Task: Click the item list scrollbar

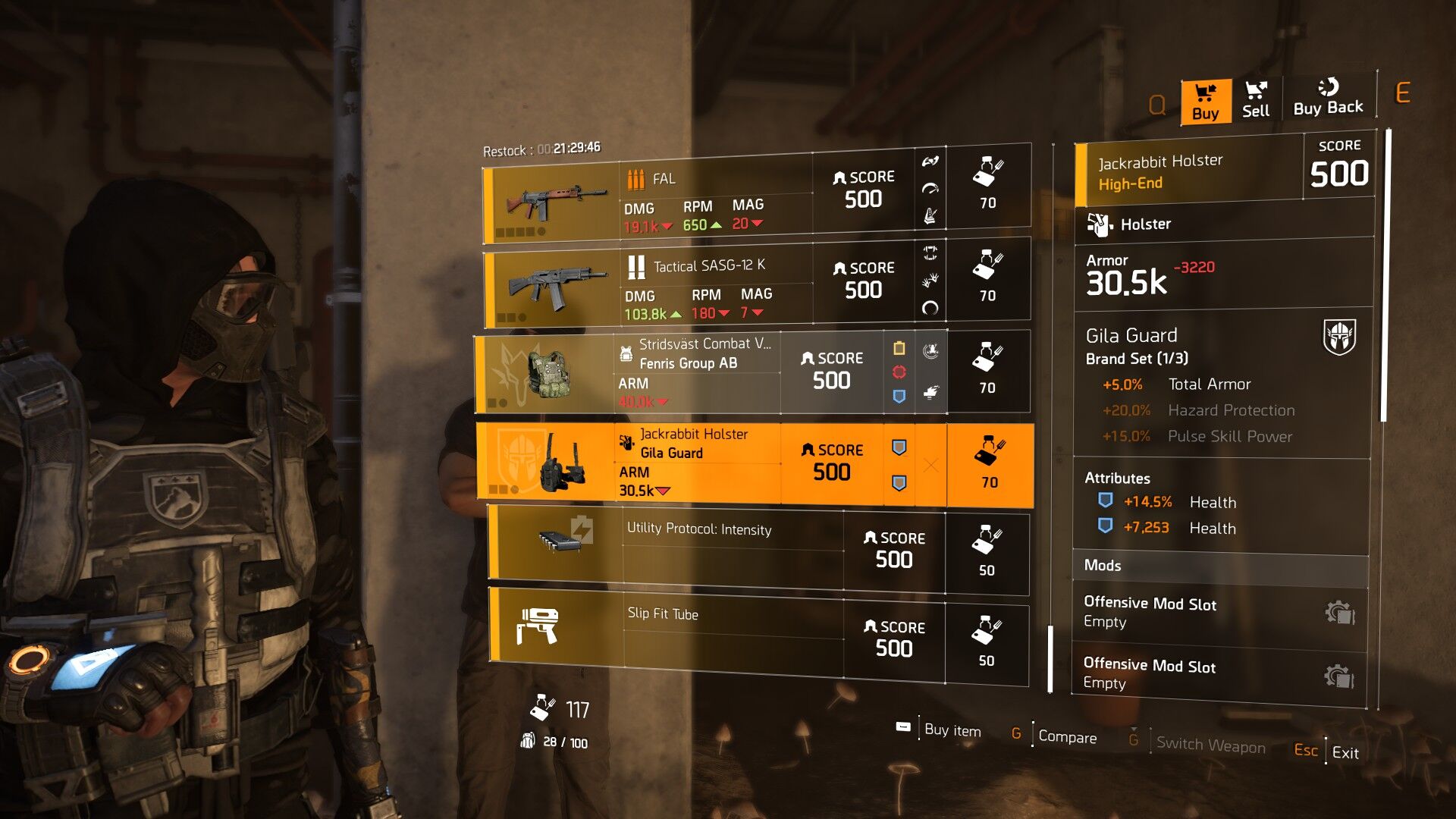Action: [x=1050, y=658]
